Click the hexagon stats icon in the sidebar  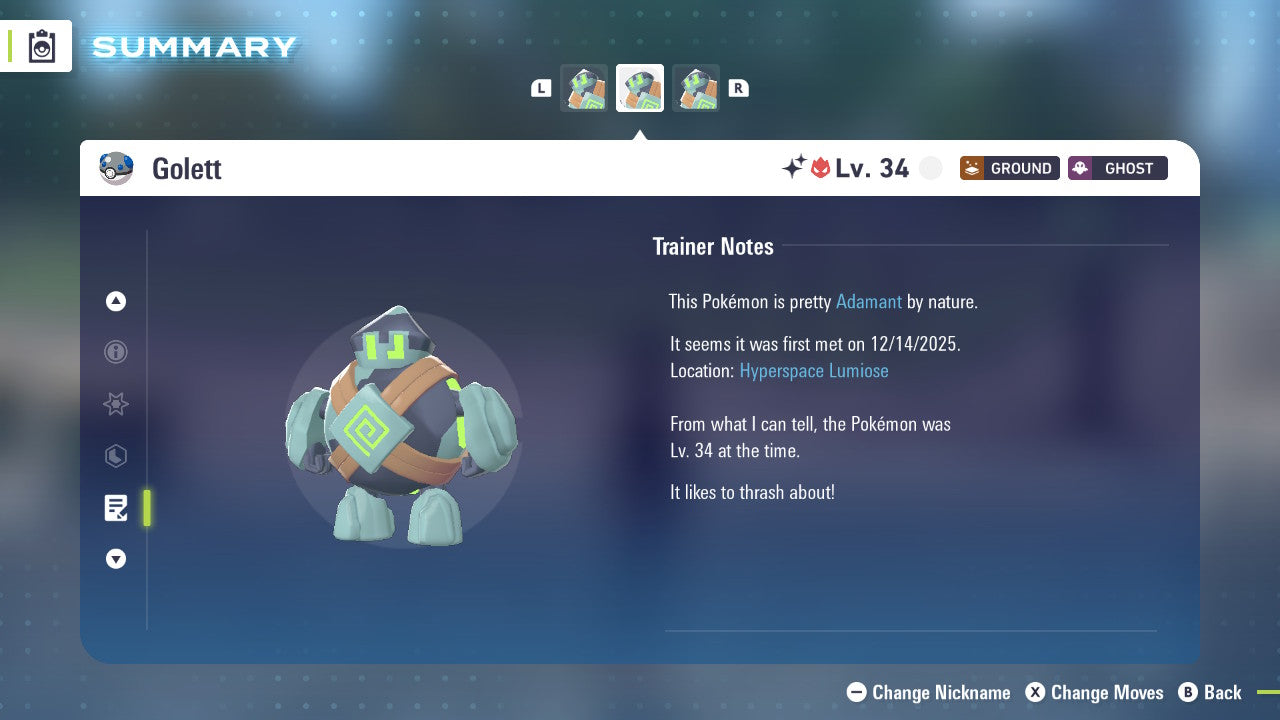116,456
